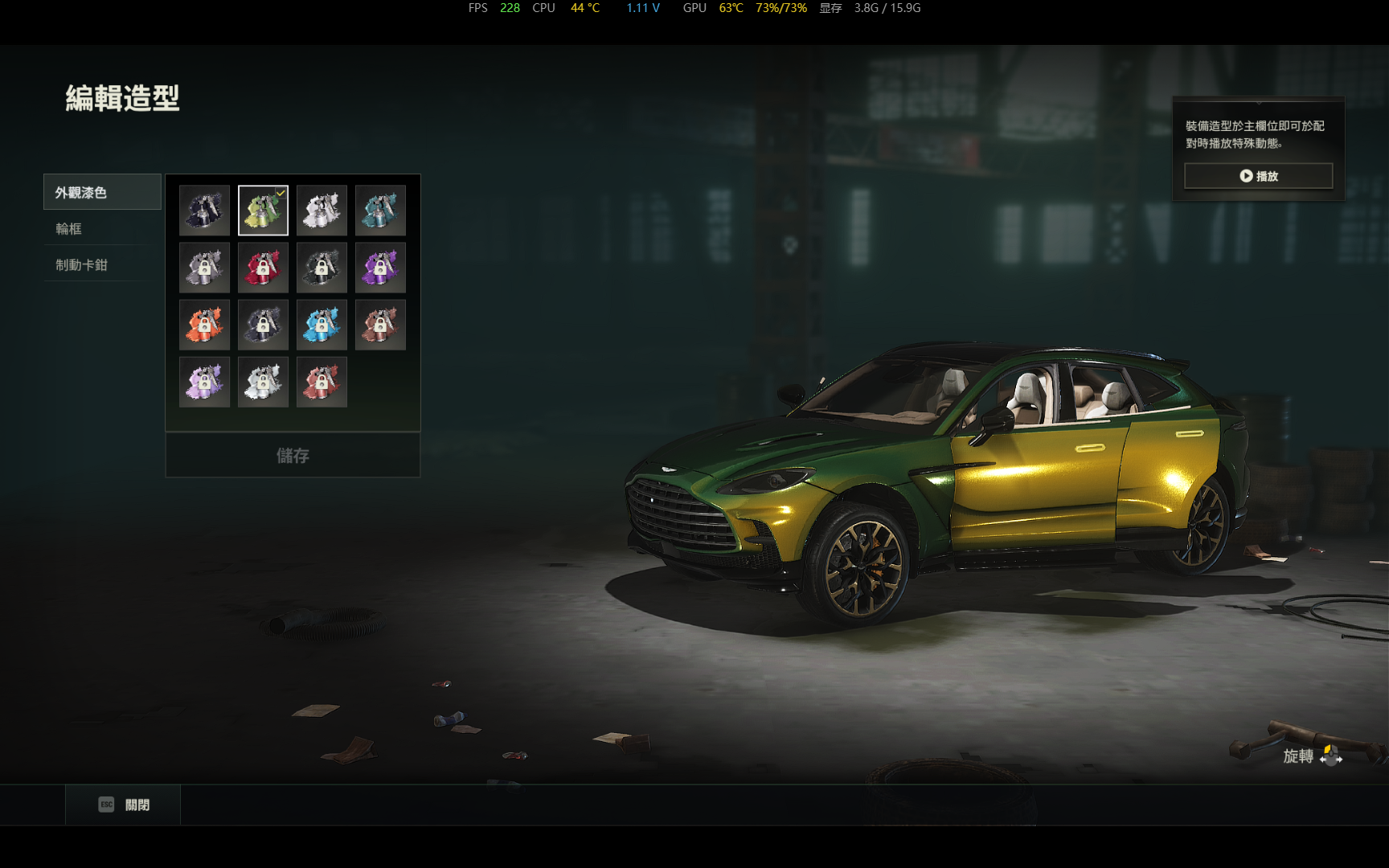Close the editor via the 關閉 button
Screen dimensions: 1389x868
[124, 805]
